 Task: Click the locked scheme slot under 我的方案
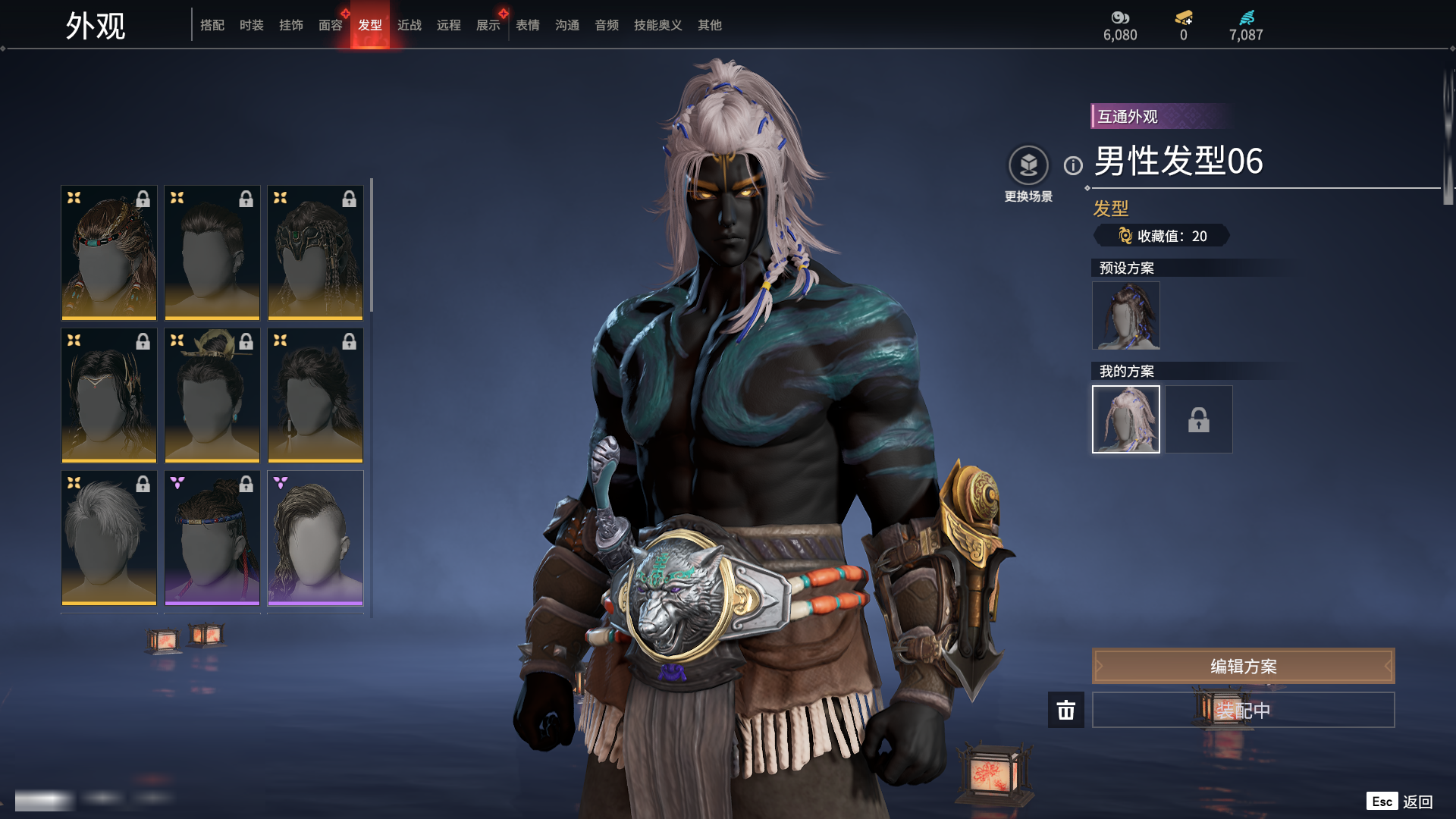point(1199,419)
